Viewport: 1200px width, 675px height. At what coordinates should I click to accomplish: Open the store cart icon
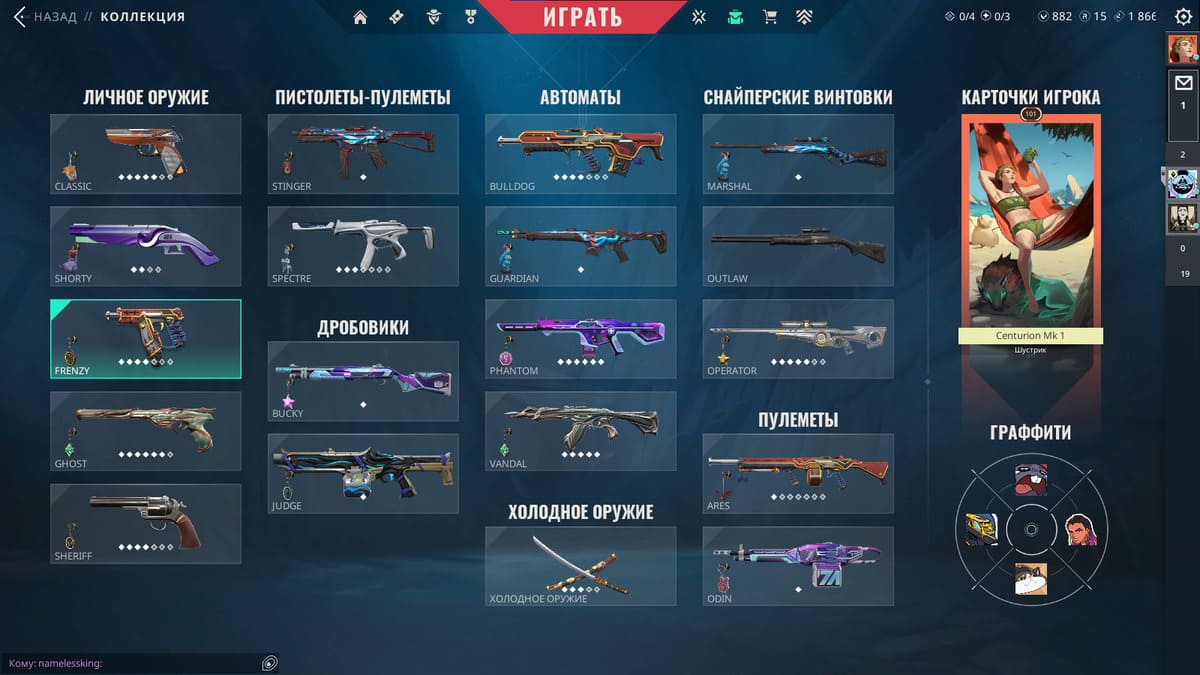[769, 17]
